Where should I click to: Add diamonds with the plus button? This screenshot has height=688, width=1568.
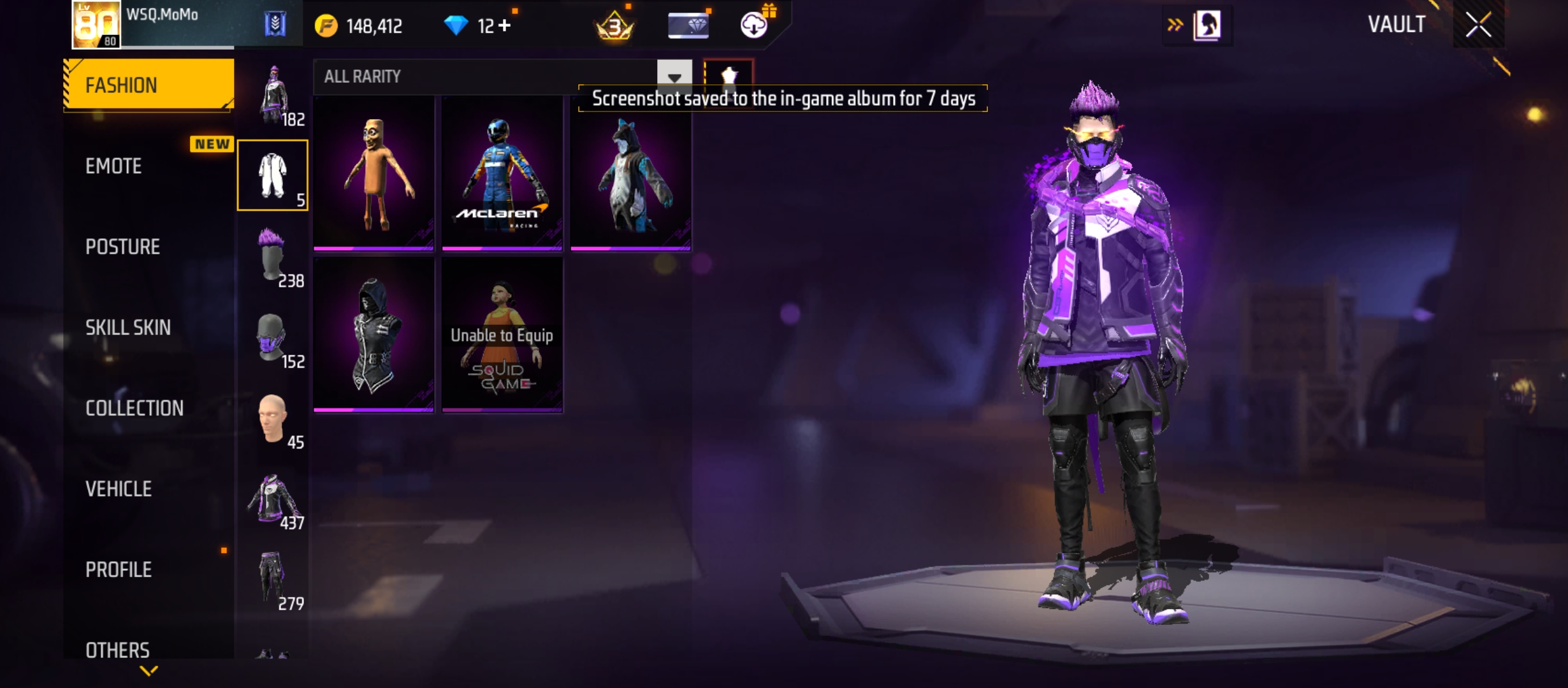click(505, 25)
